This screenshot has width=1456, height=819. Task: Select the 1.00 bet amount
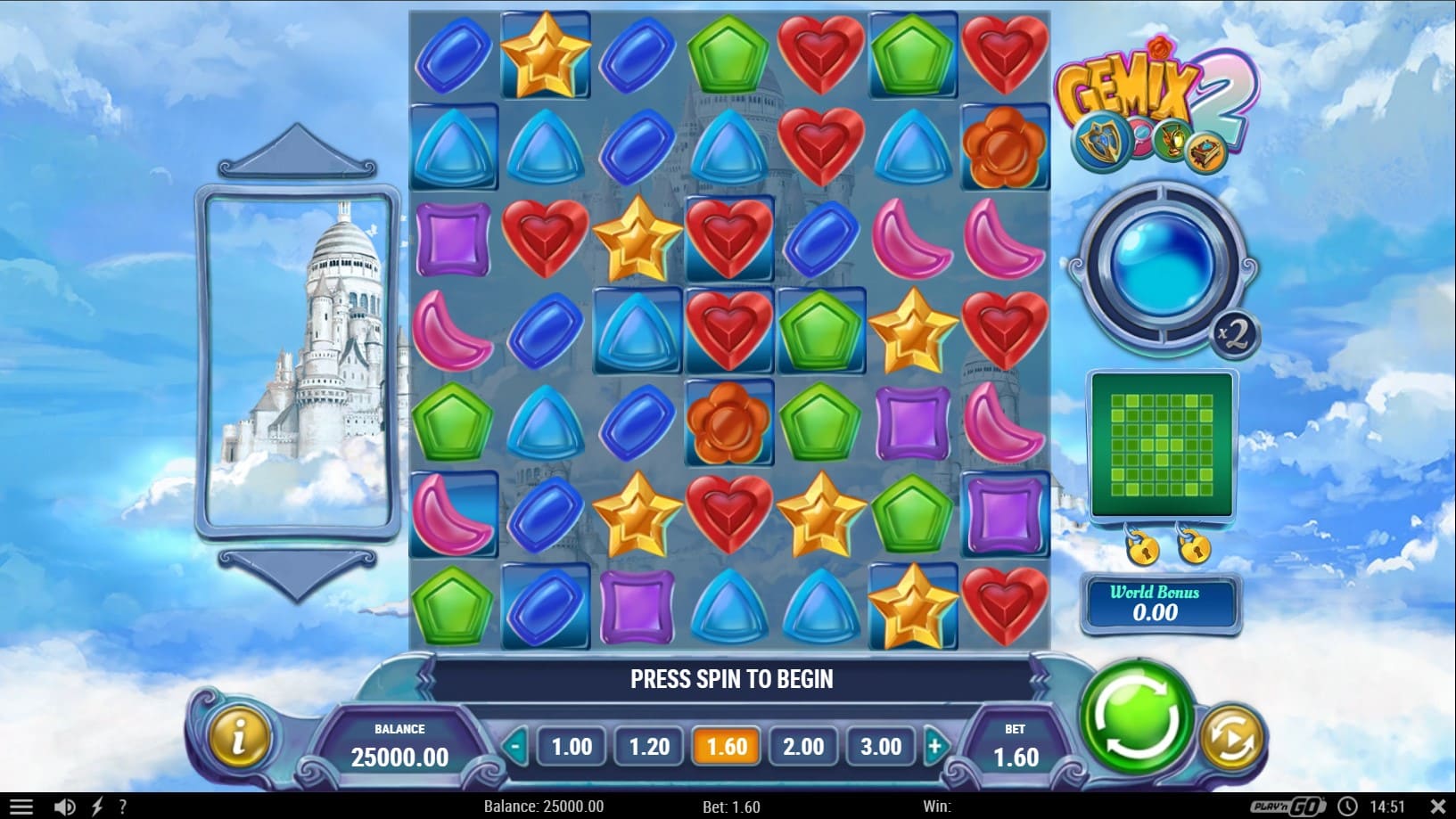[572, 746]
